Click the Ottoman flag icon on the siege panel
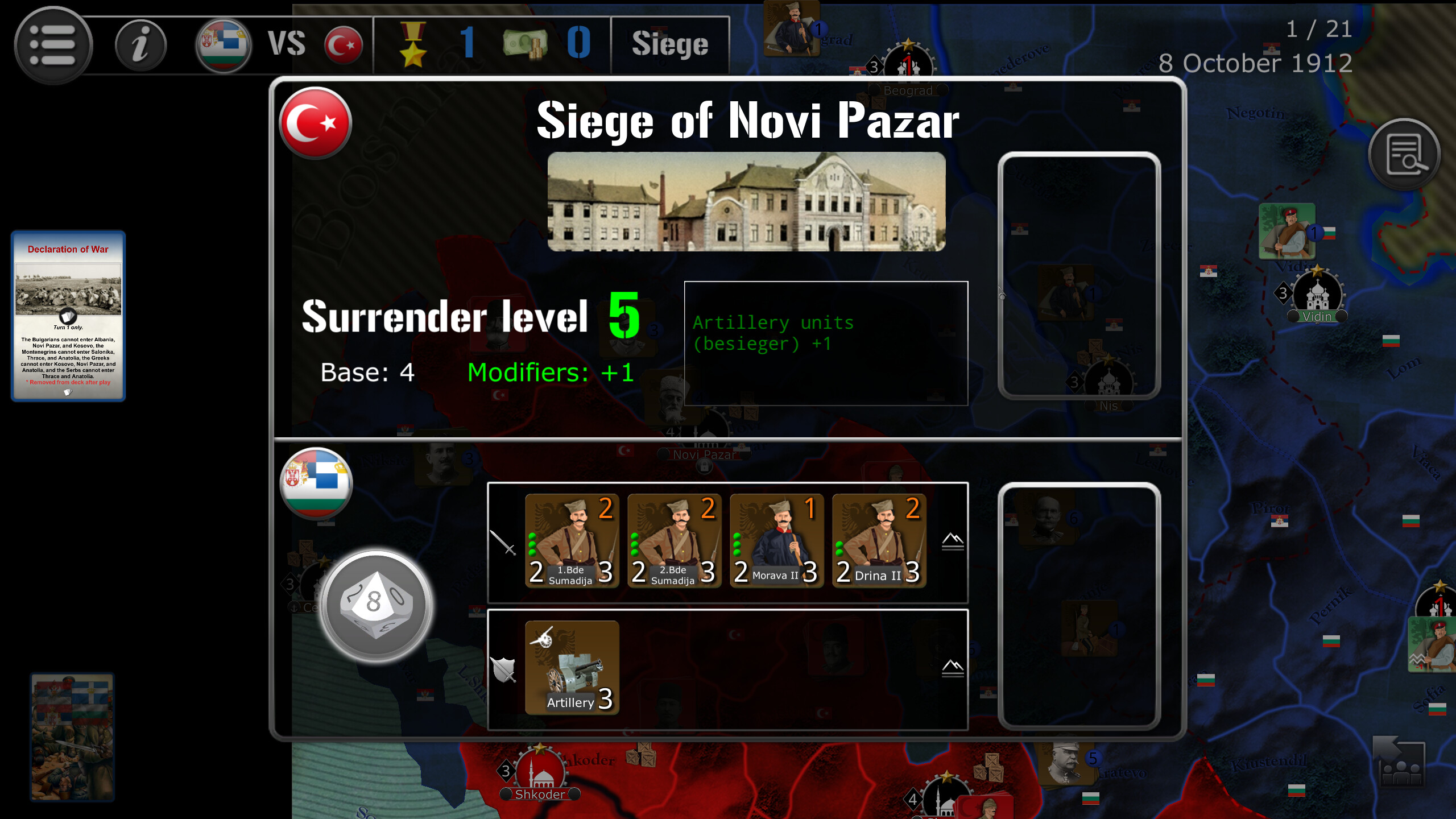Image resolution: width=1456 pixels, height=819 pixels. pos(315,124)
